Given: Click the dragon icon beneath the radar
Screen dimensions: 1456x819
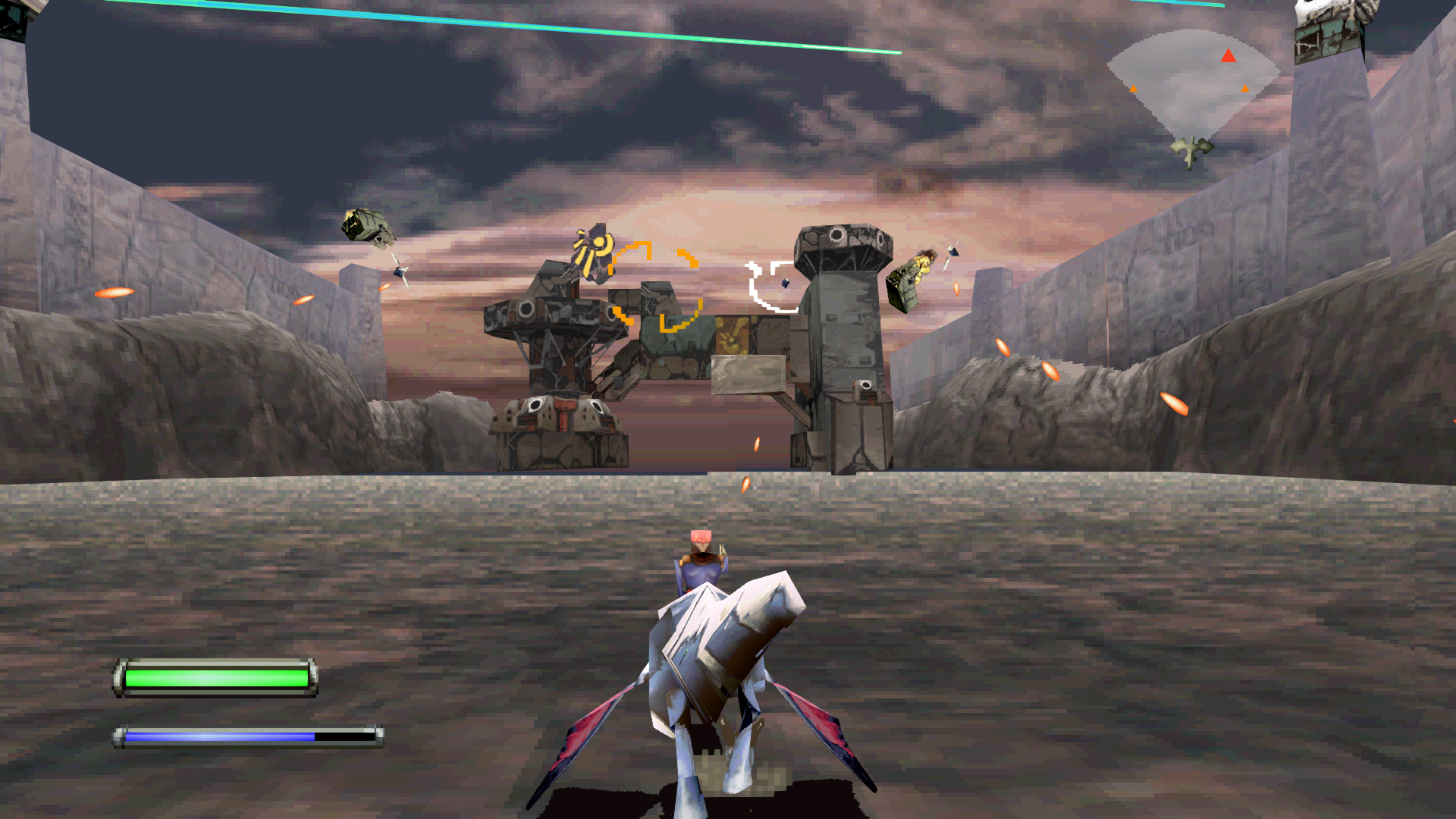Looking at the screenshot, I should (x=1191, y=149).
